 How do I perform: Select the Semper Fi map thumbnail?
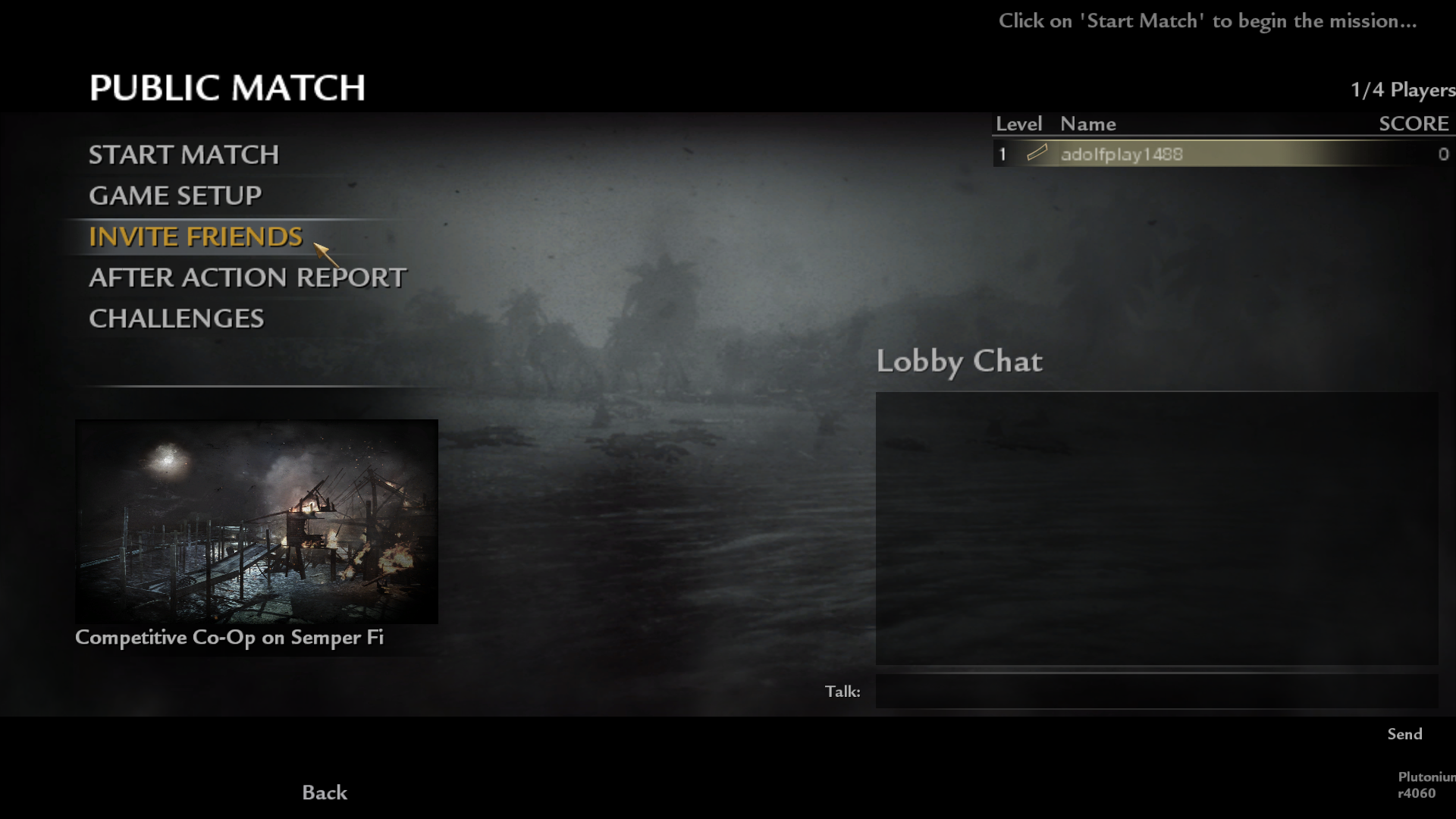click(256, 522)
